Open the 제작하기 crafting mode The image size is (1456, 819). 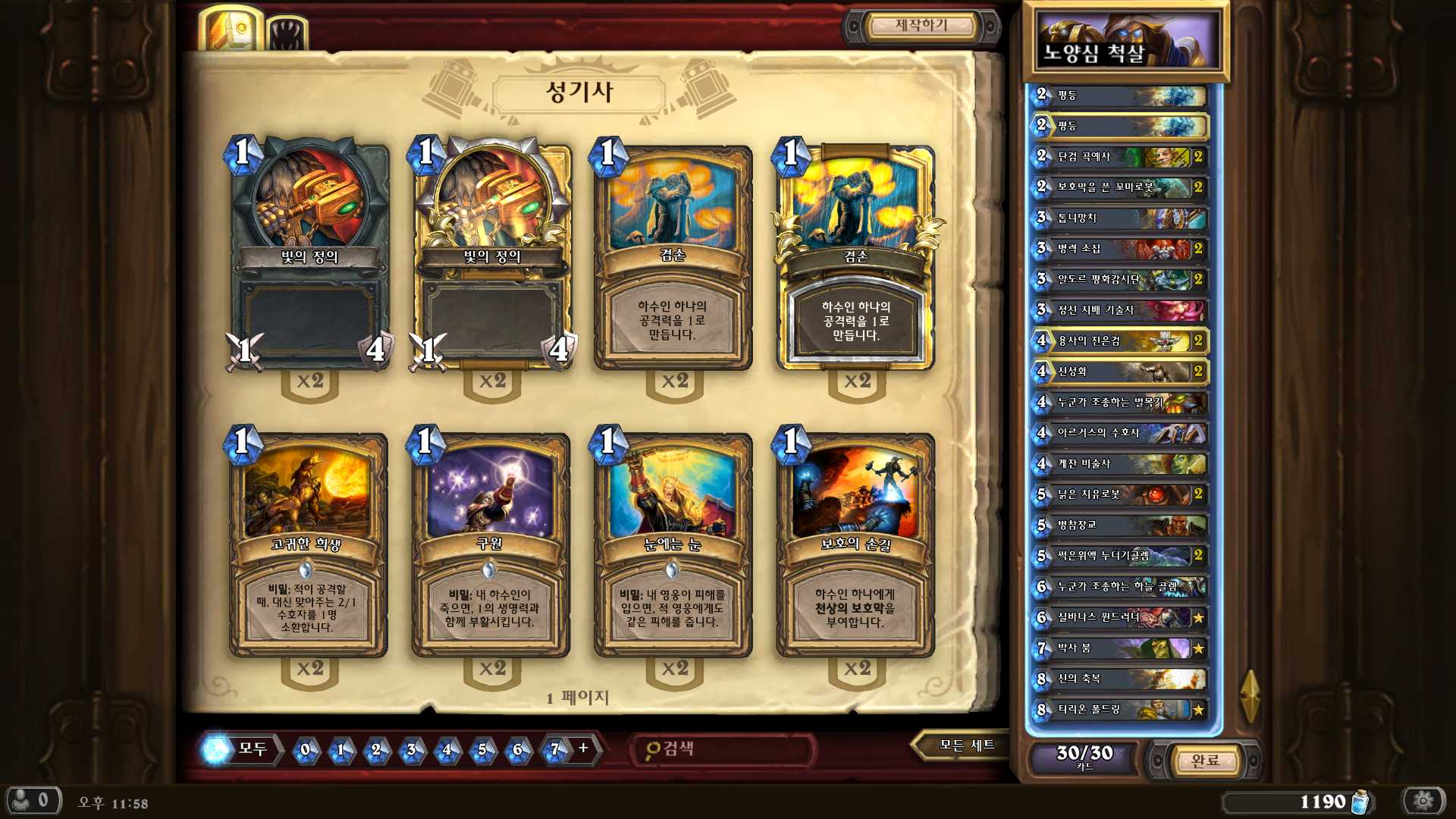[x=921, y=26]
